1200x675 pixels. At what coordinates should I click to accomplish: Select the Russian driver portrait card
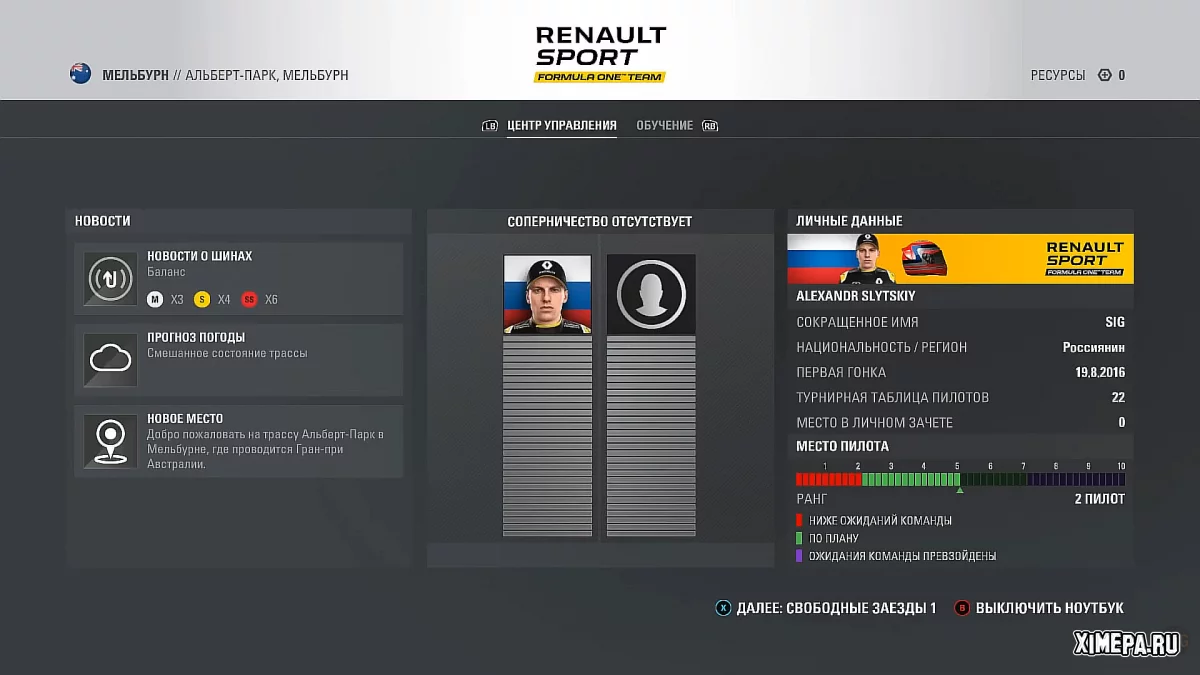(547, 294)
